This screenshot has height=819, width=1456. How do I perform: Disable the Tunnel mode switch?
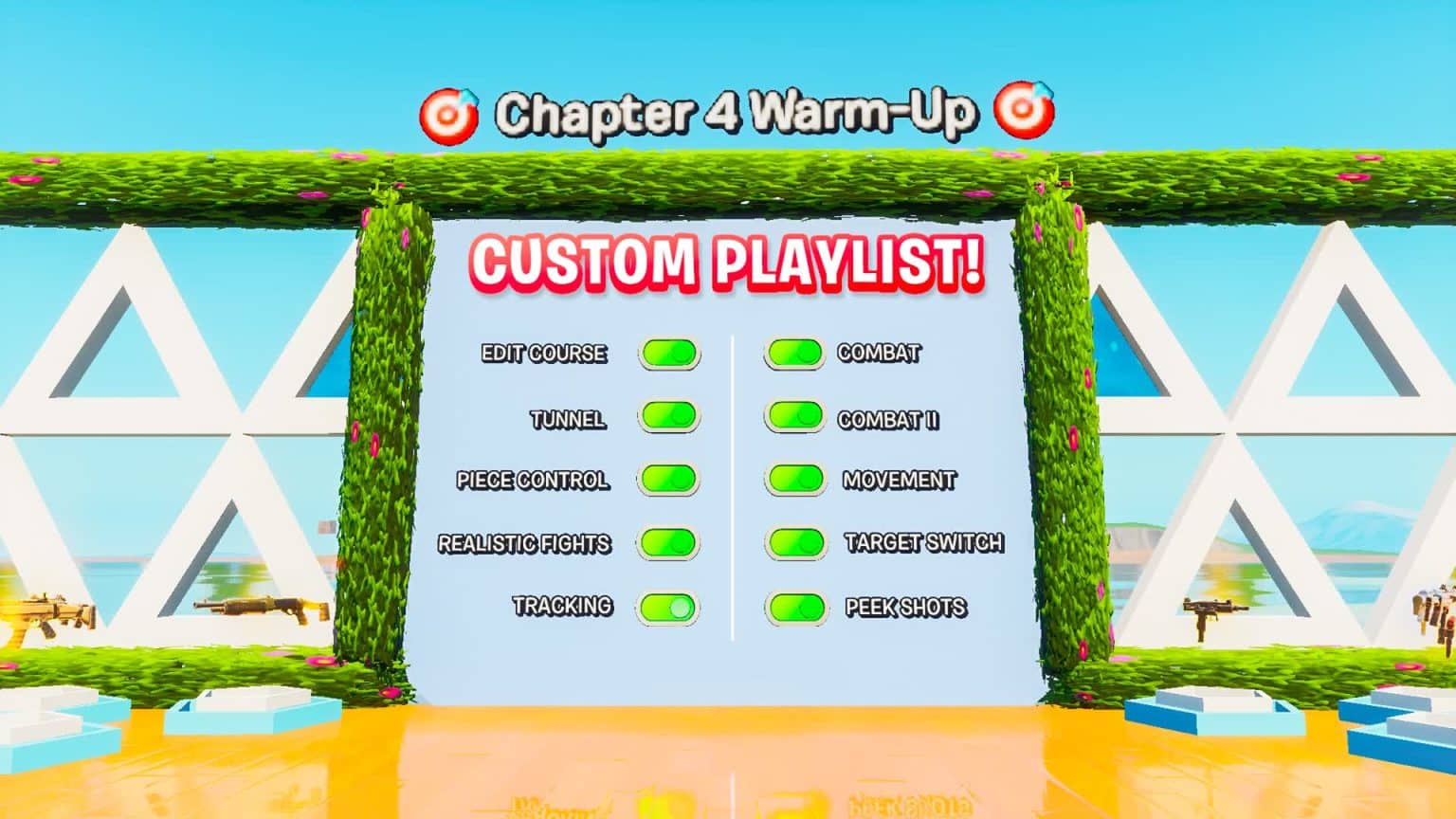667,417
